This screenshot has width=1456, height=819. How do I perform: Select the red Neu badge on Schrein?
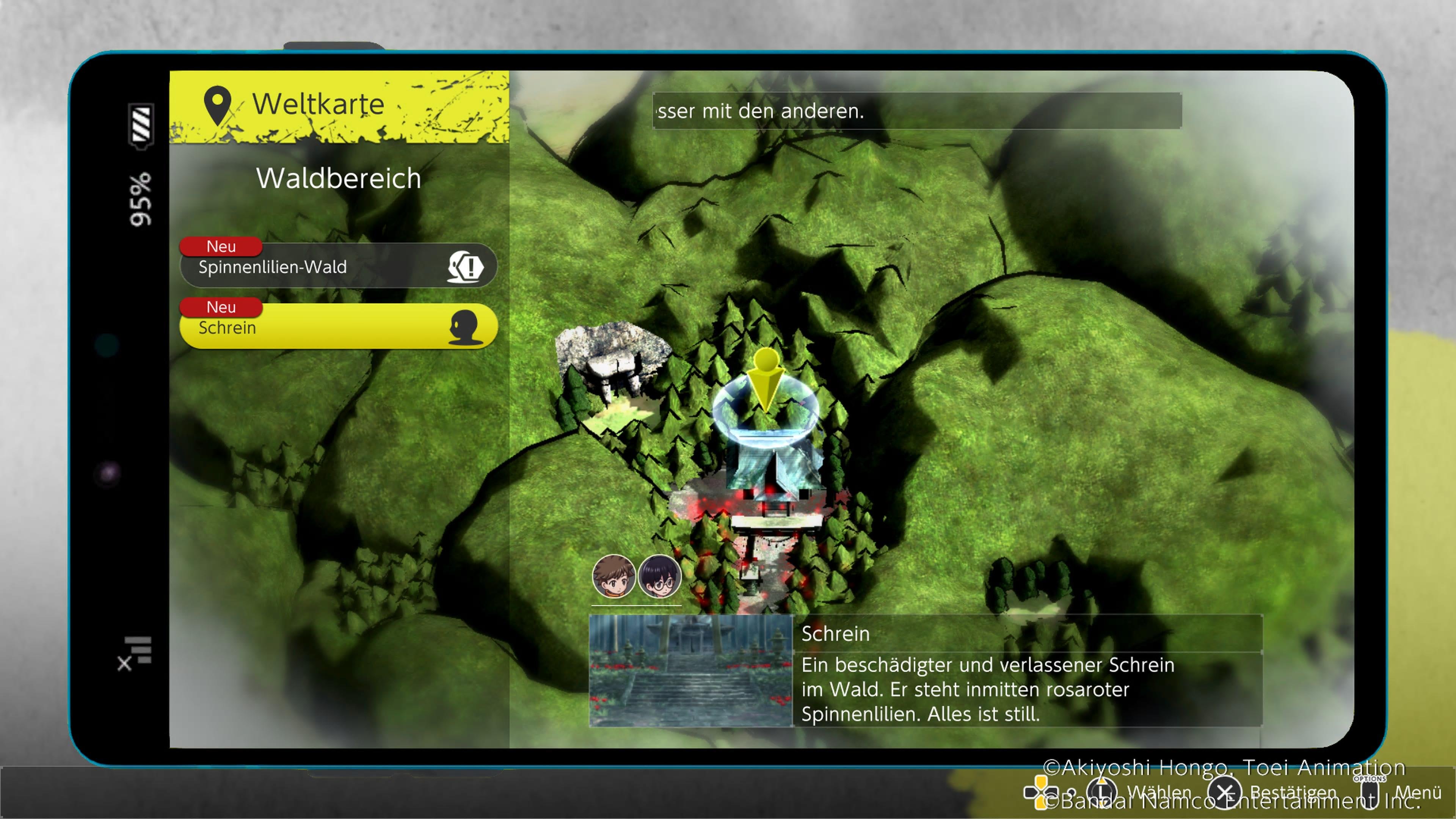click(221, 308)
